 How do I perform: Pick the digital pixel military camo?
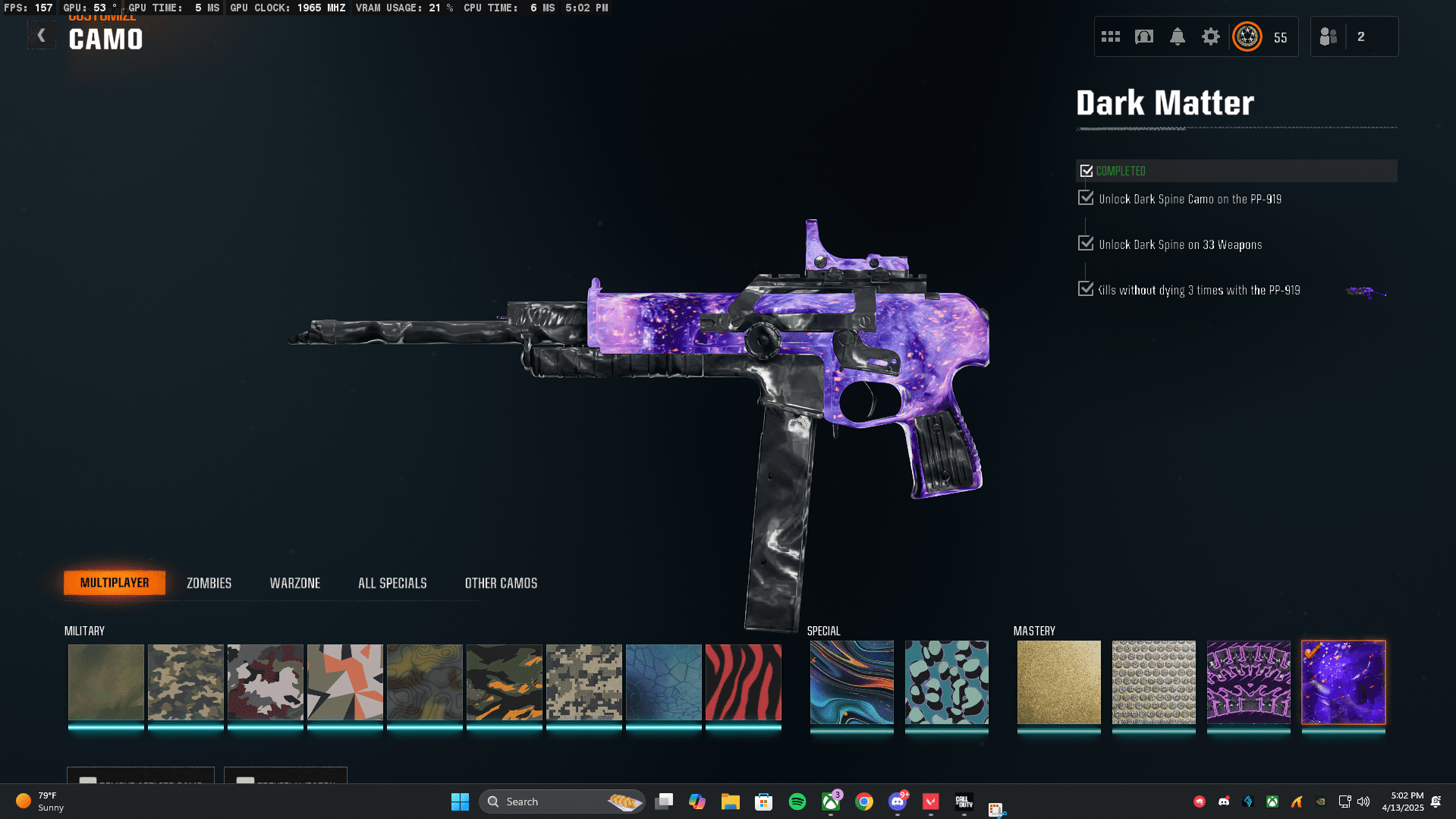[x=583, y=682]
